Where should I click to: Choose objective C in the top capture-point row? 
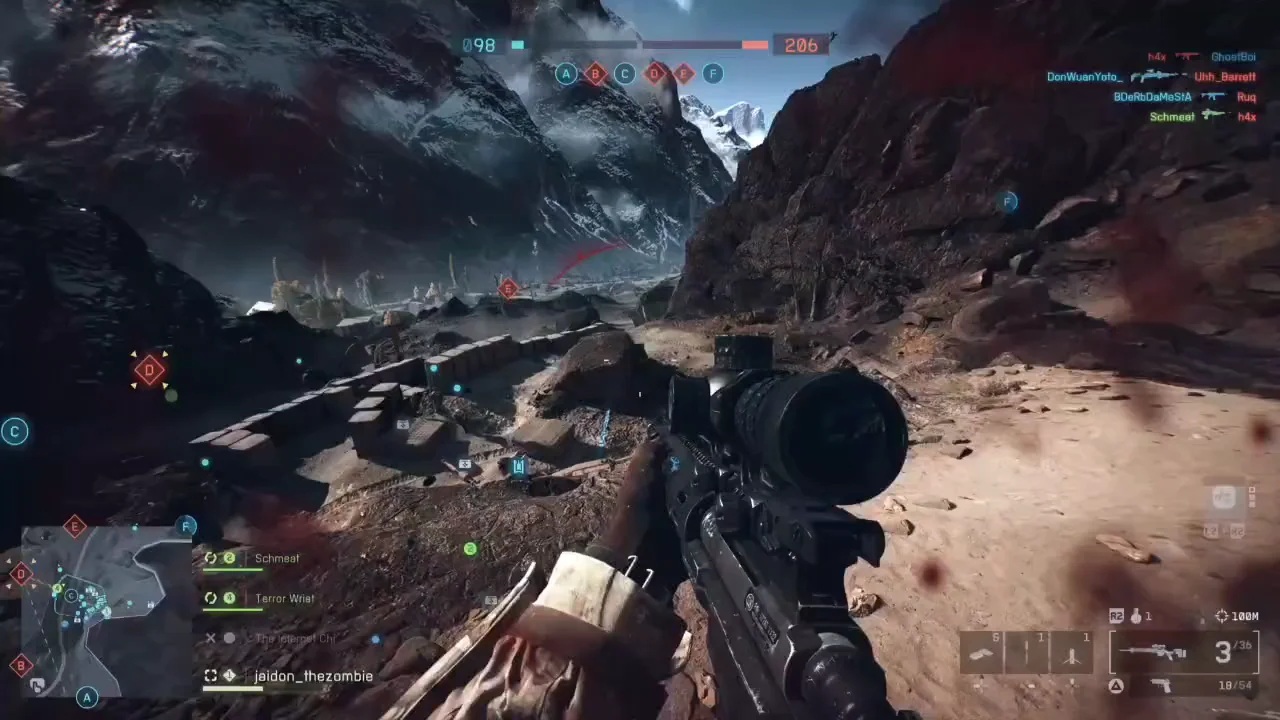625,73
